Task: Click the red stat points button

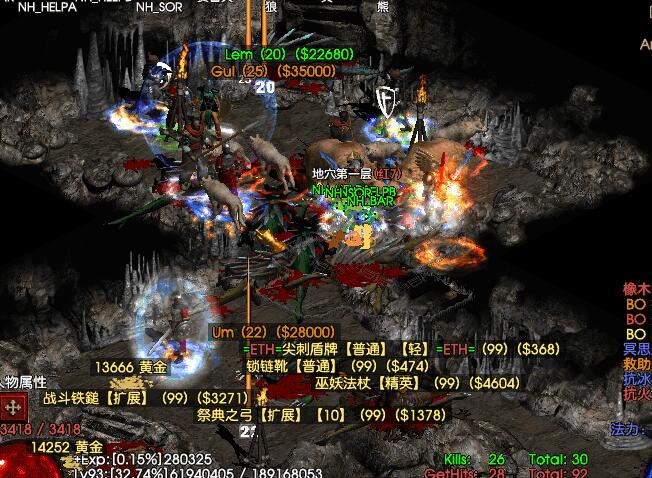Action: [x=14, y=408]
